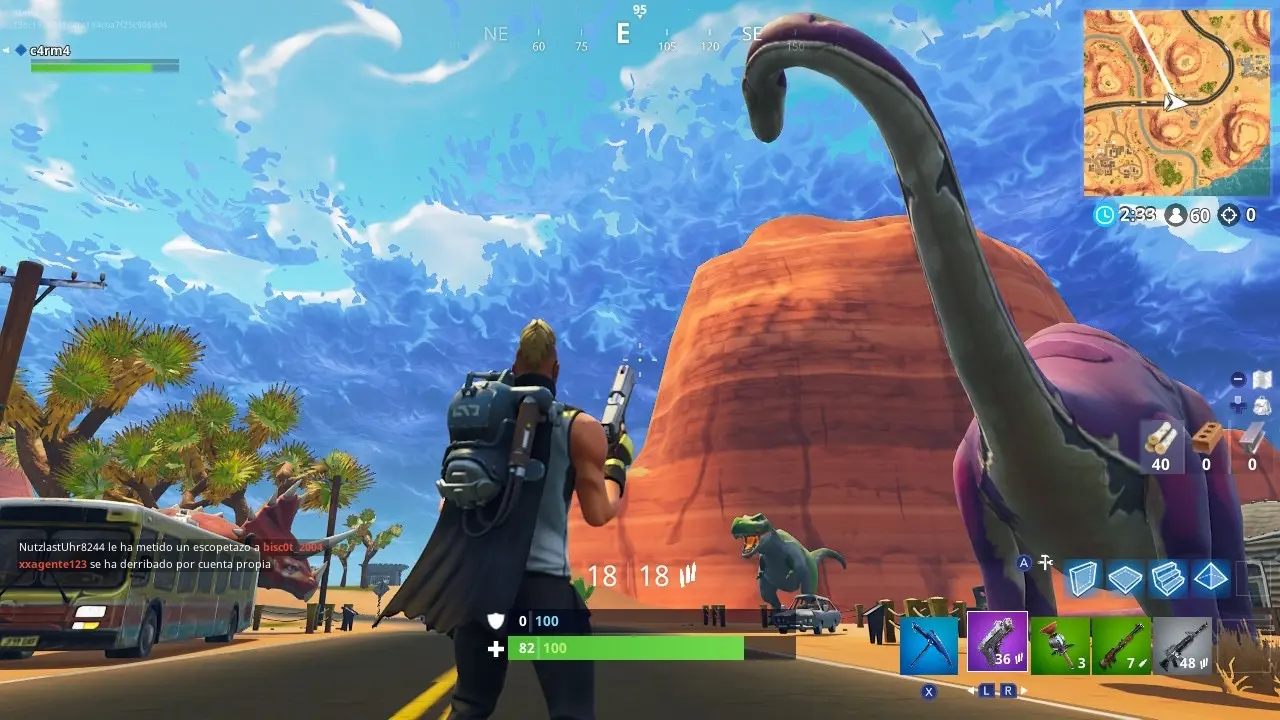Select the plunger grenade slot
Screen dimensions: 1280x720
point(1059,646)
